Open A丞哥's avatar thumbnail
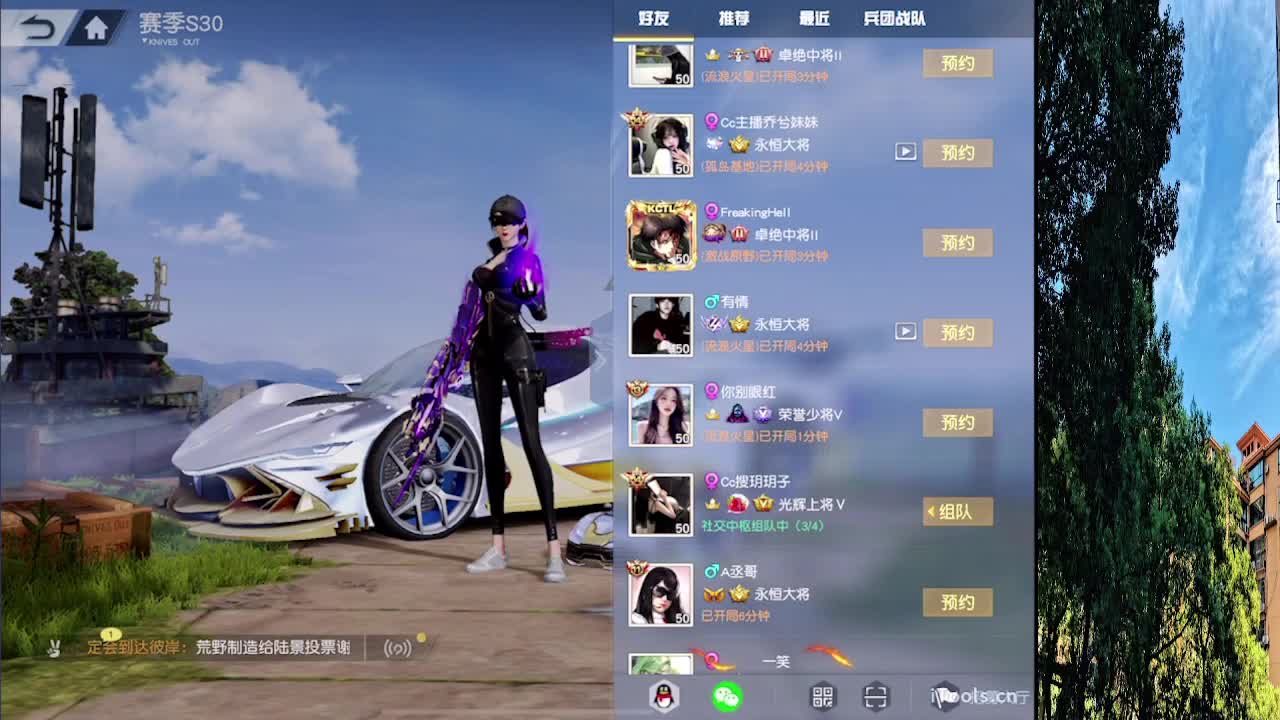Image resolution: width=1280 pixels, height=720 pixels. pyautogui.click(x=660, y=594)
